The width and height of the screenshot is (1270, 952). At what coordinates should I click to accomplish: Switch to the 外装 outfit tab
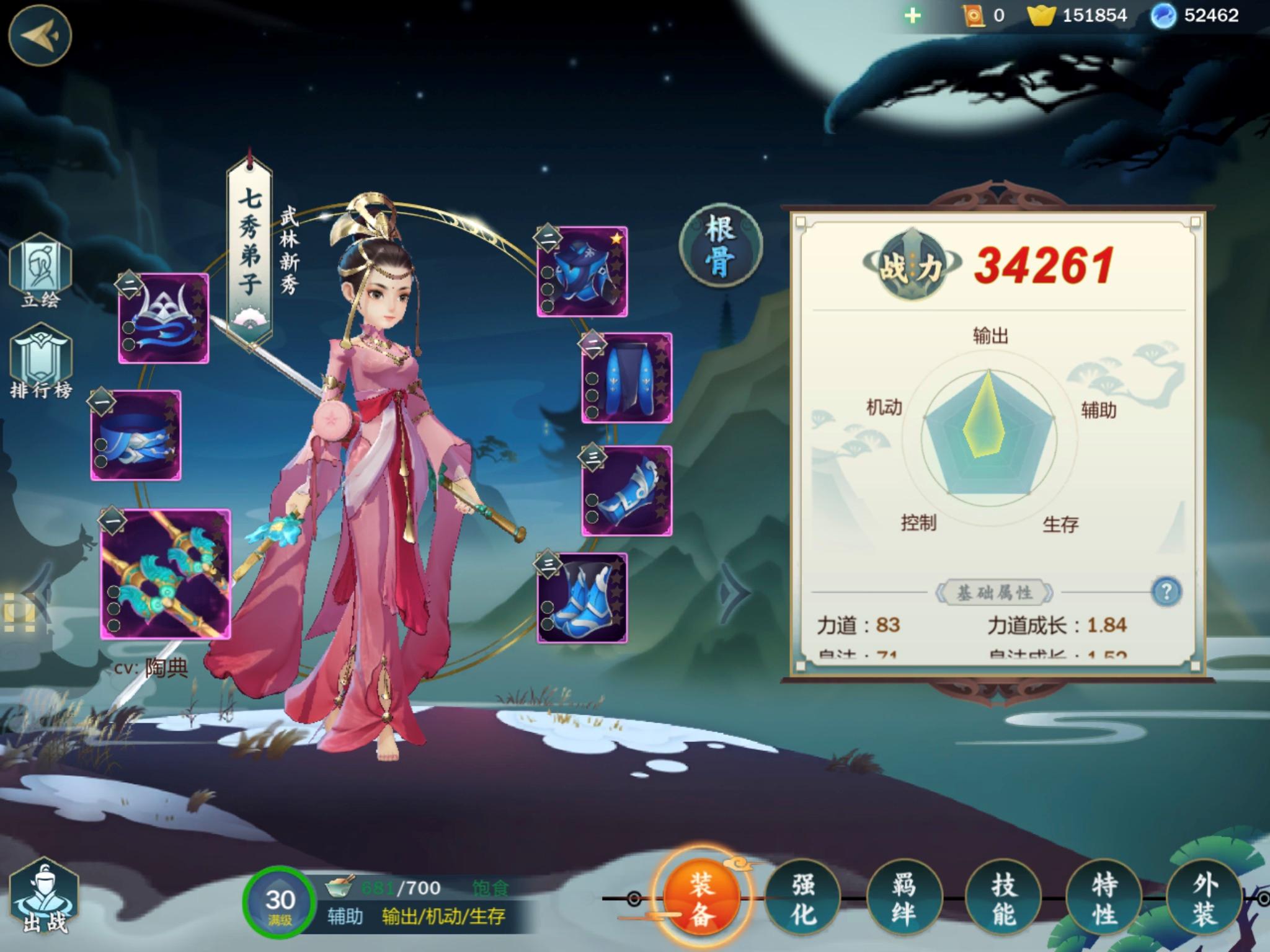pyautogui.click(x=1204, y=897)
